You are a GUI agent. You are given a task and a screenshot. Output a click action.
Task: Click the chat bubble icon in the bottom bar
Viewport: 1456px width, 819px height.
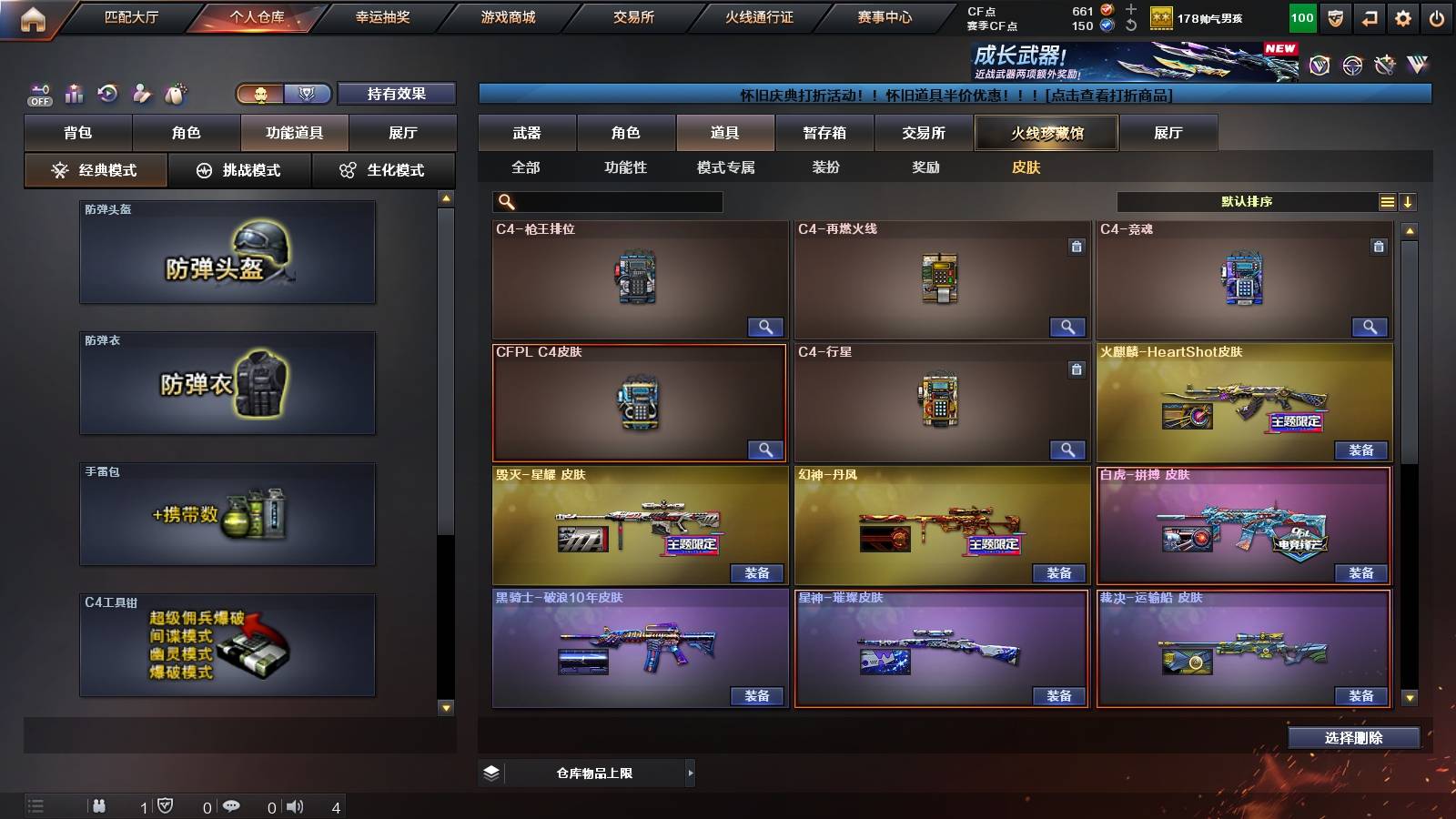(x=232, y=806)
